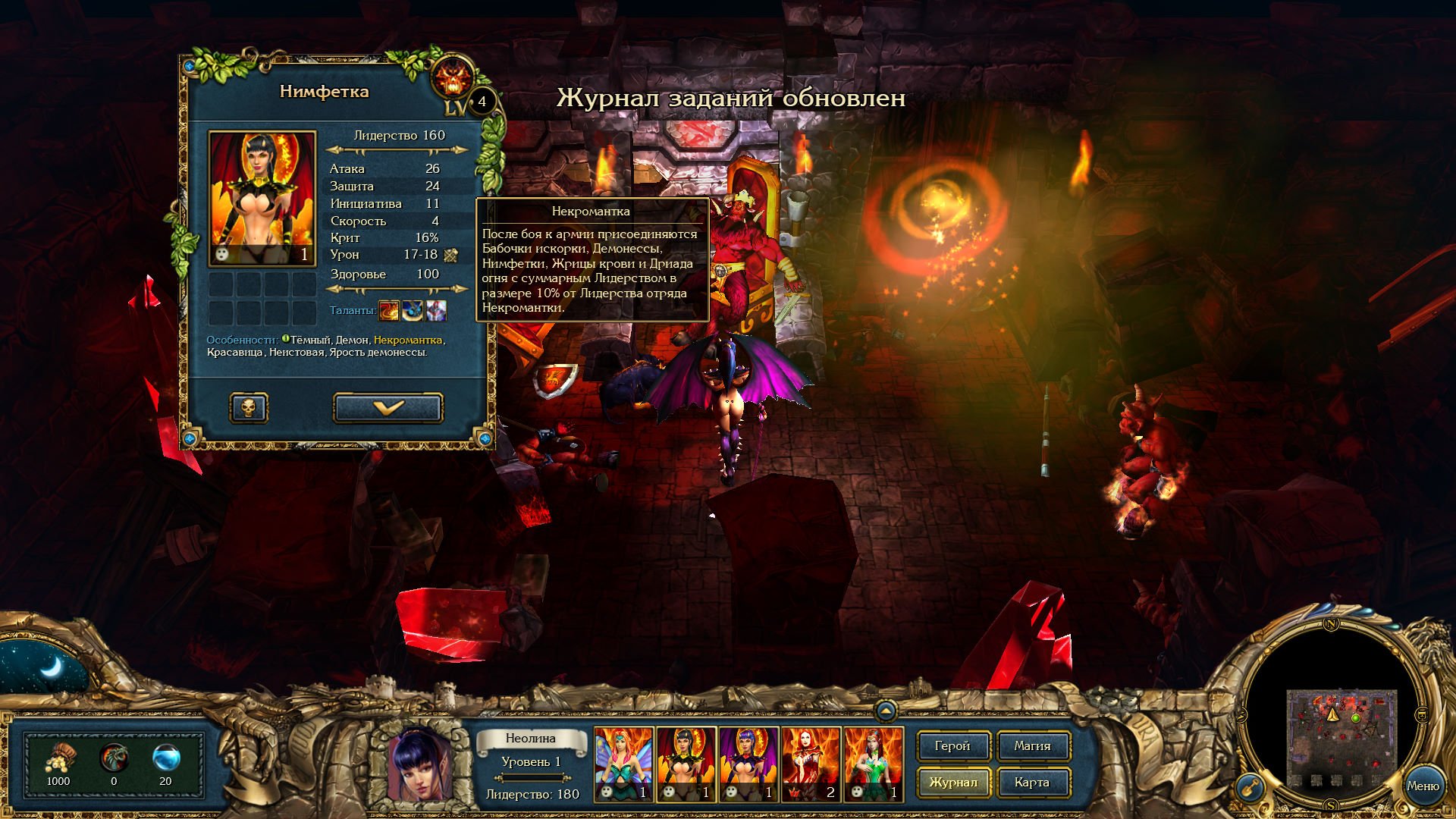
Task: Click the skull button in the unit panel
Action: pyautogui.click(x=249, y=408)
